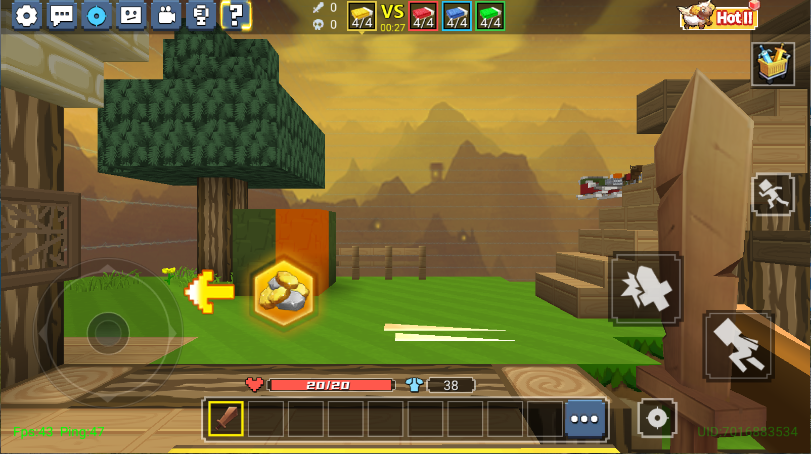This screenshot has width=811, height=454.
Task: Open the toy basket shop icon
Action: point(772,64)
